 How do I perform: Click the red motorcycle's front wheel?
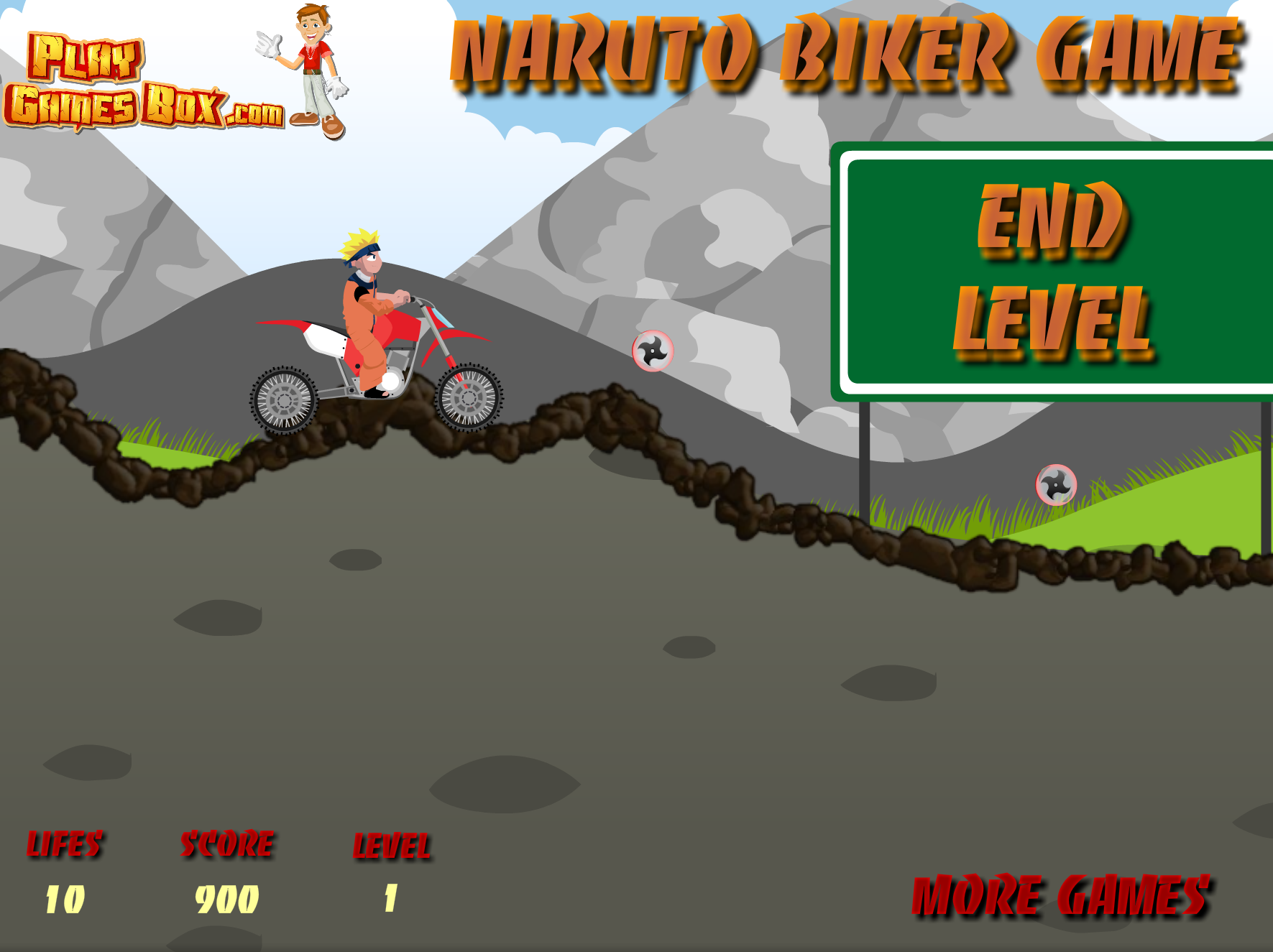470,399
